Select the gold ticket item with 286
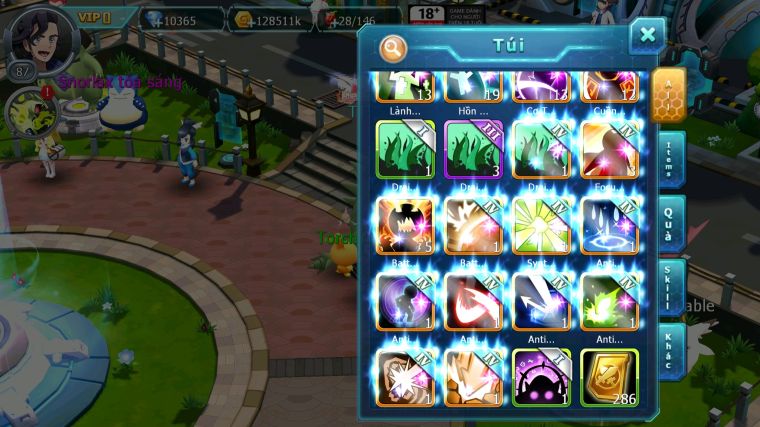760x427 pixels. 609,376
